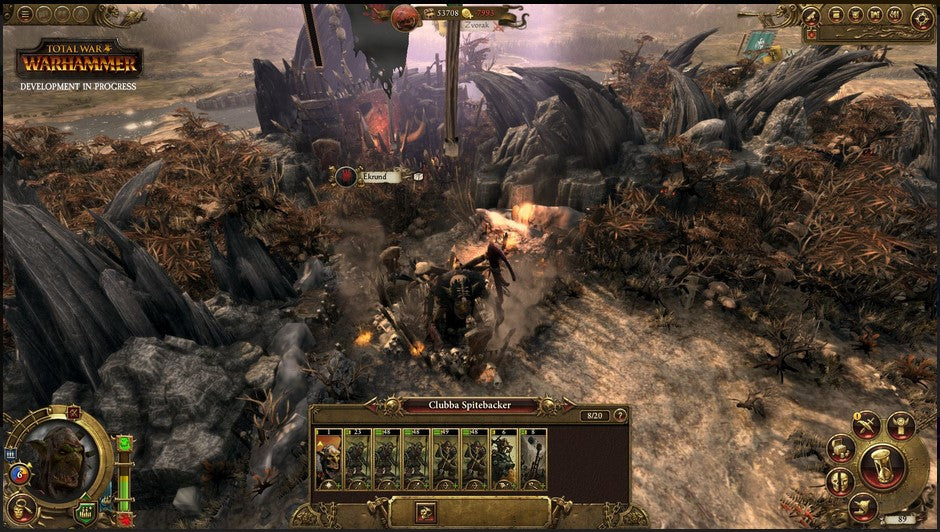Viewport: 940px width, 532px height.
Task: Open the main menu button at top-left
Action: (26, 14)
